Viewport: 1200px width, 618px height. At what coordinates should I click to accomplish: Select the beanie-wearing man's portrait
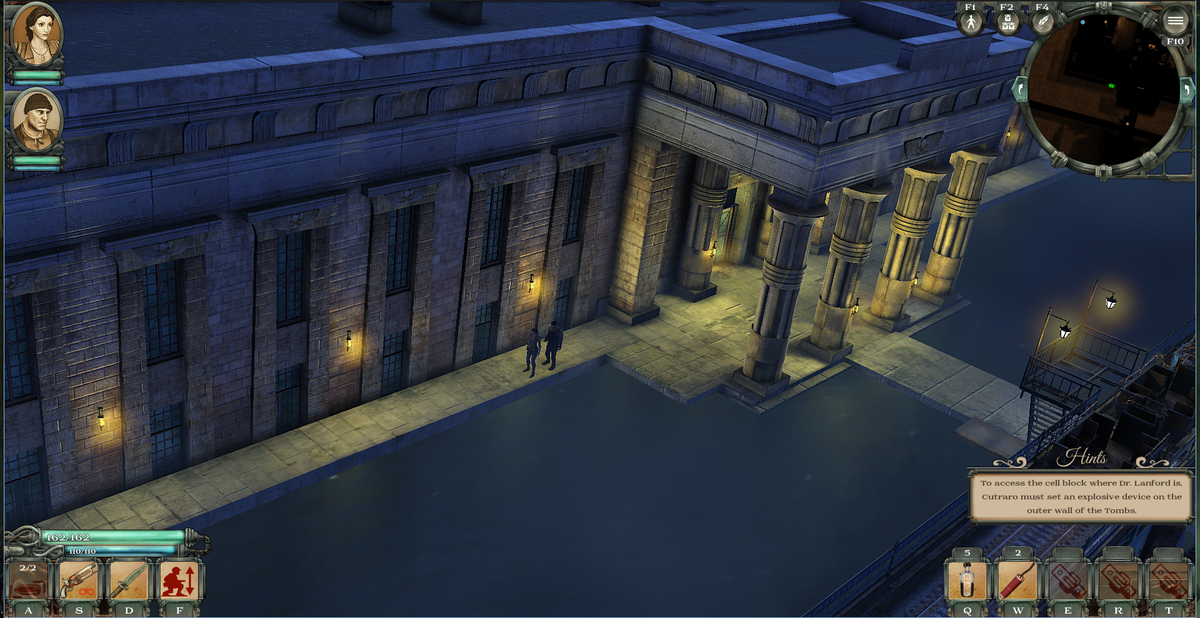(36, 120)
